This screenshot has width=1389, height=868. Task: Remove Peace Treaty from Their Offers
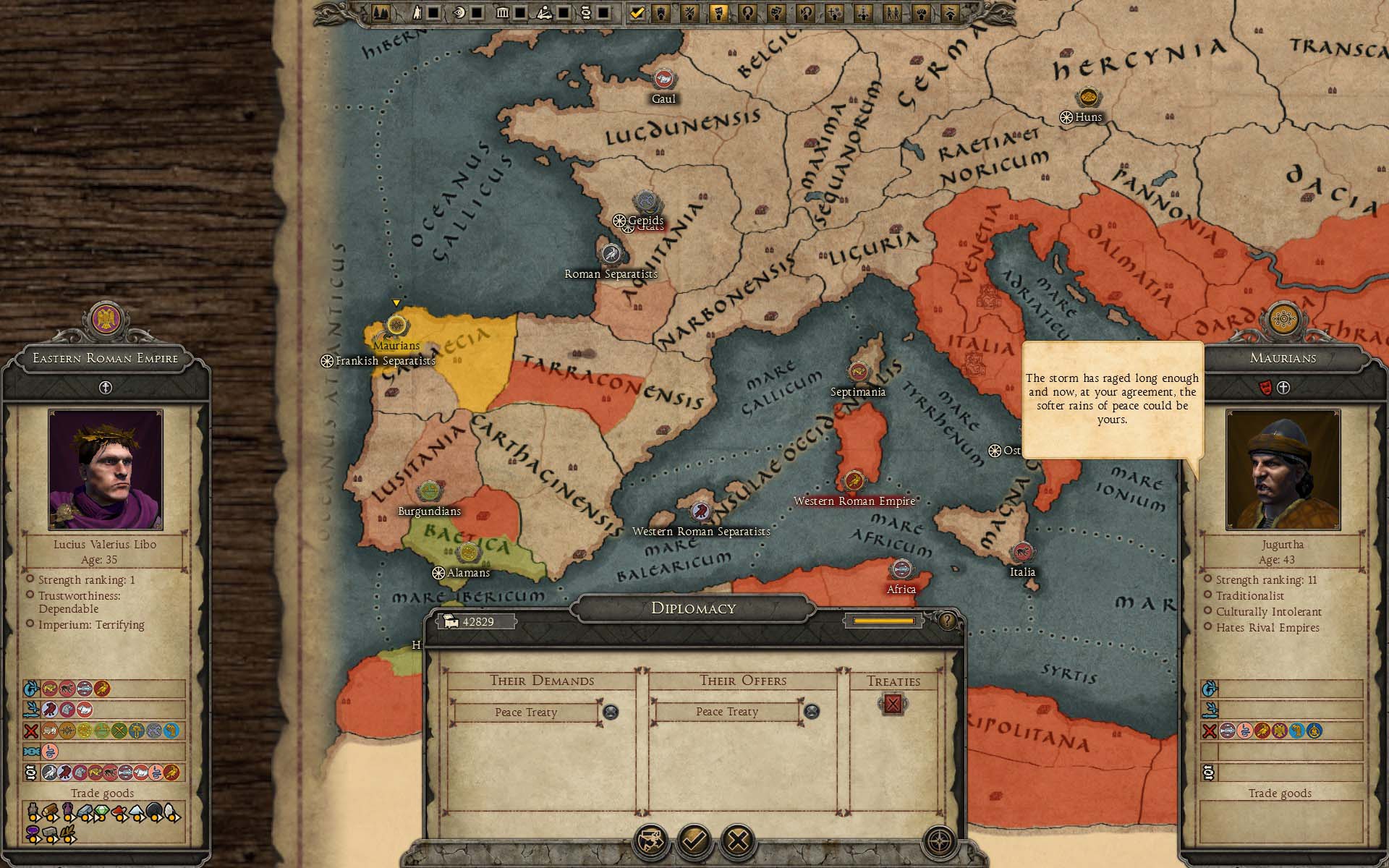(812, 712)
